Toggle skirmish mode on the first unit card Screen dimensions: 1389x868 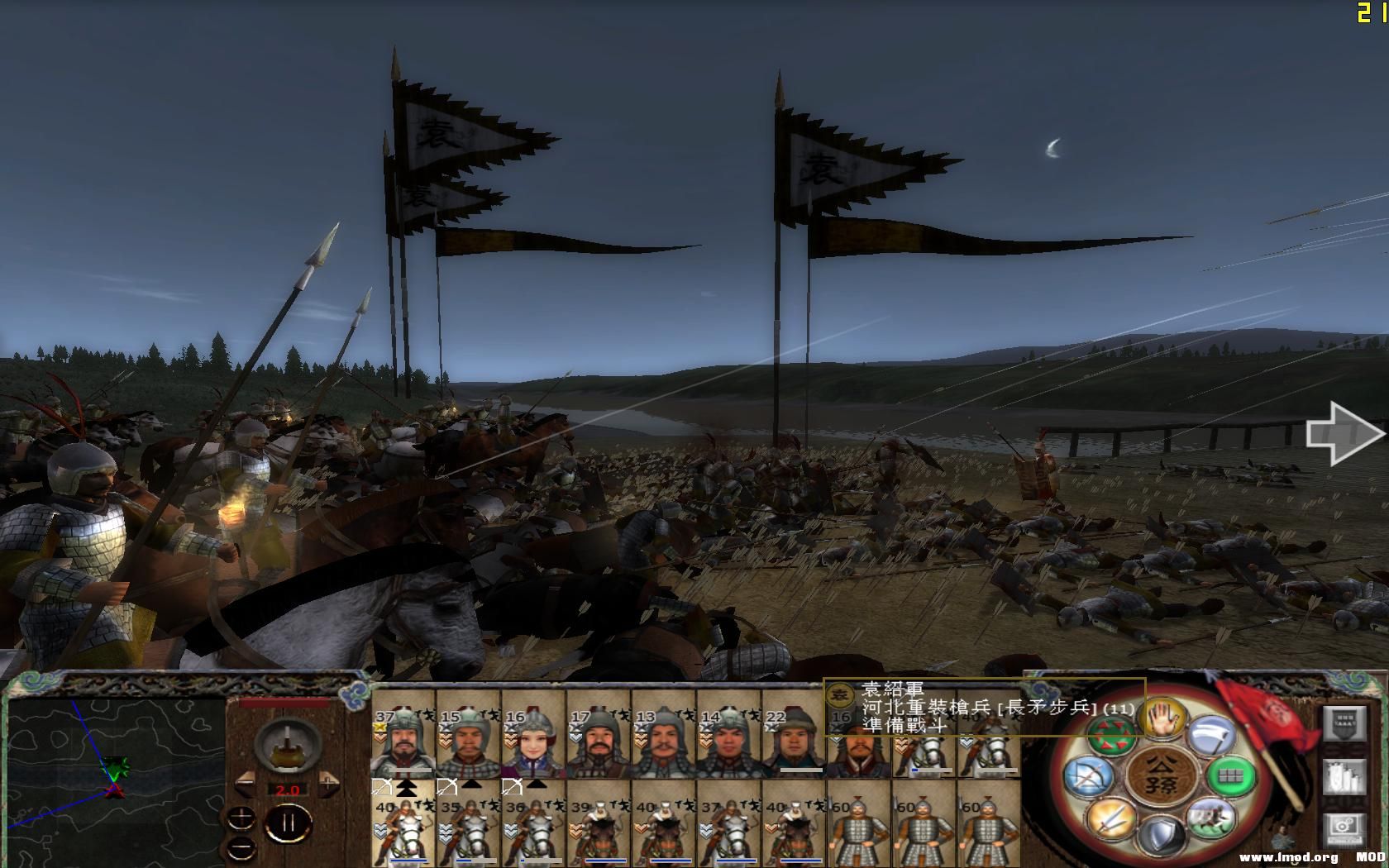click(x=380, y=787)
